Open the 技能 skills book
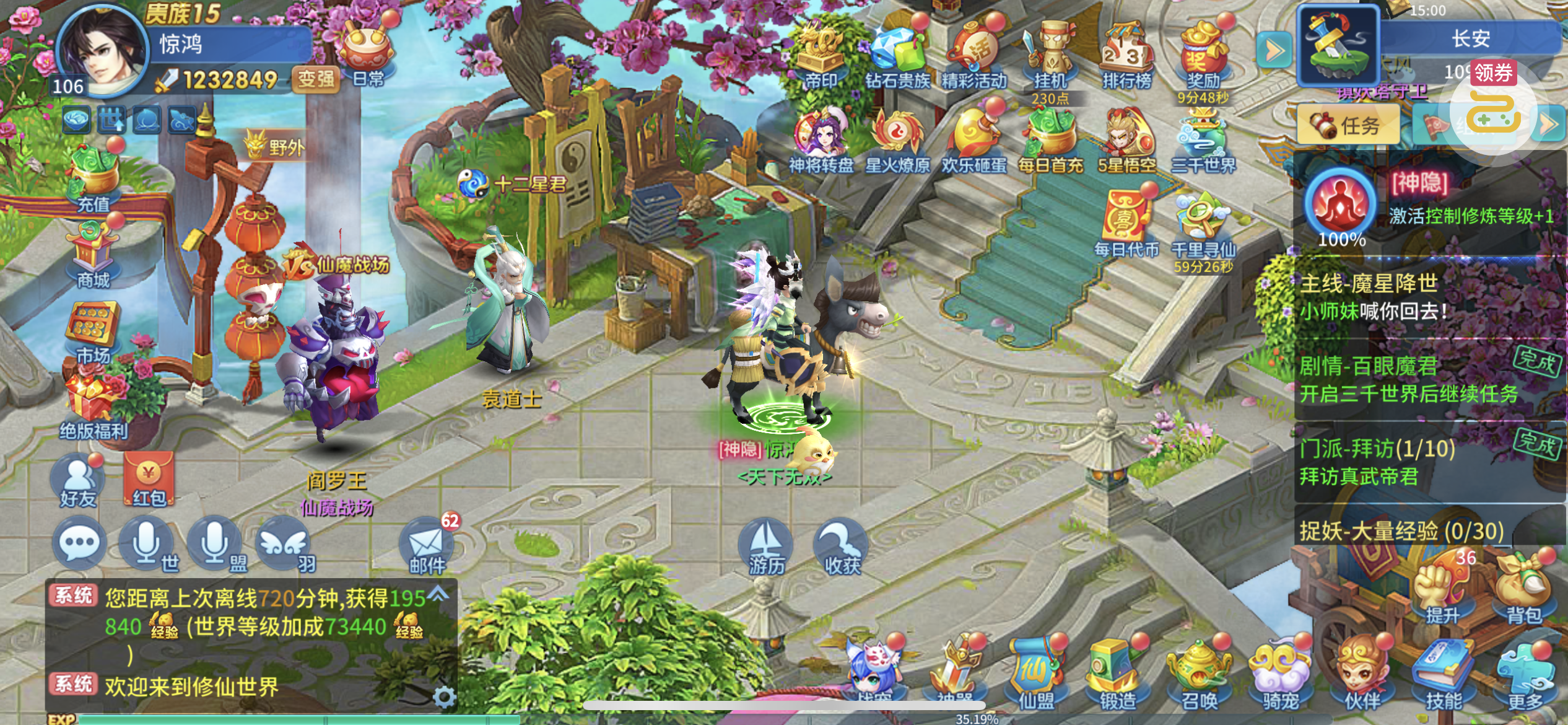 pyautogui.click(x=1443, y=675)
